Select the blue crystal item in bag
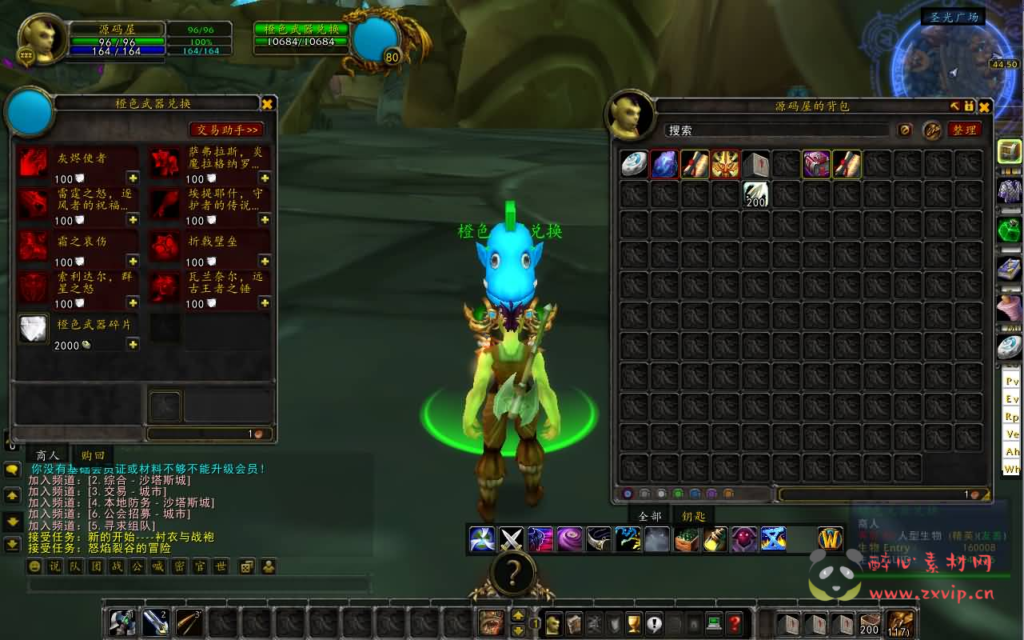The height and width of the screenshot is (640, 1024). pyautogui.click(x=664, y=163)
